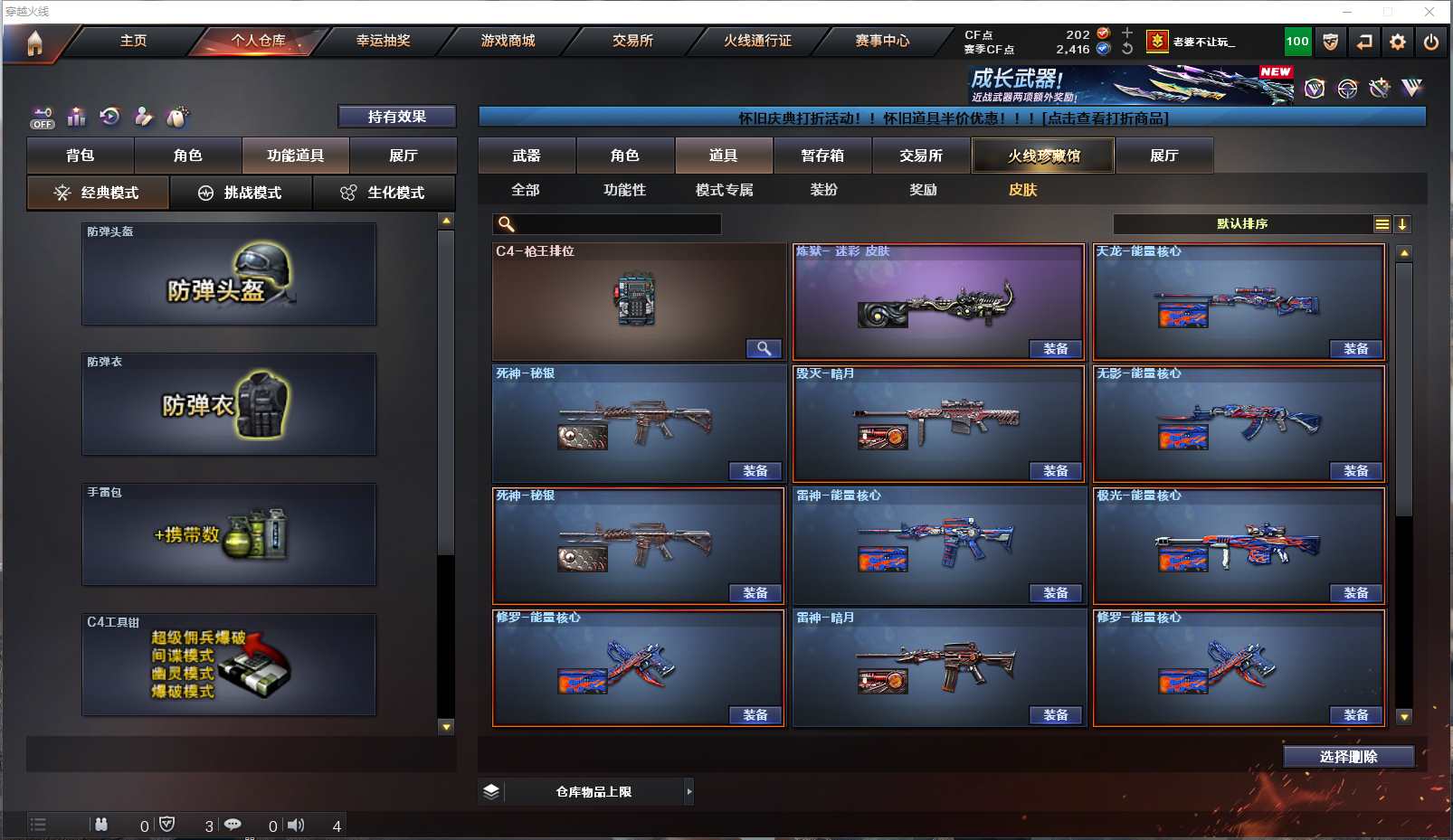The width and height of the screenshot is (1453, 840).
Task: Open the 游戏商城 shop menu
Action: coord(508,41)
